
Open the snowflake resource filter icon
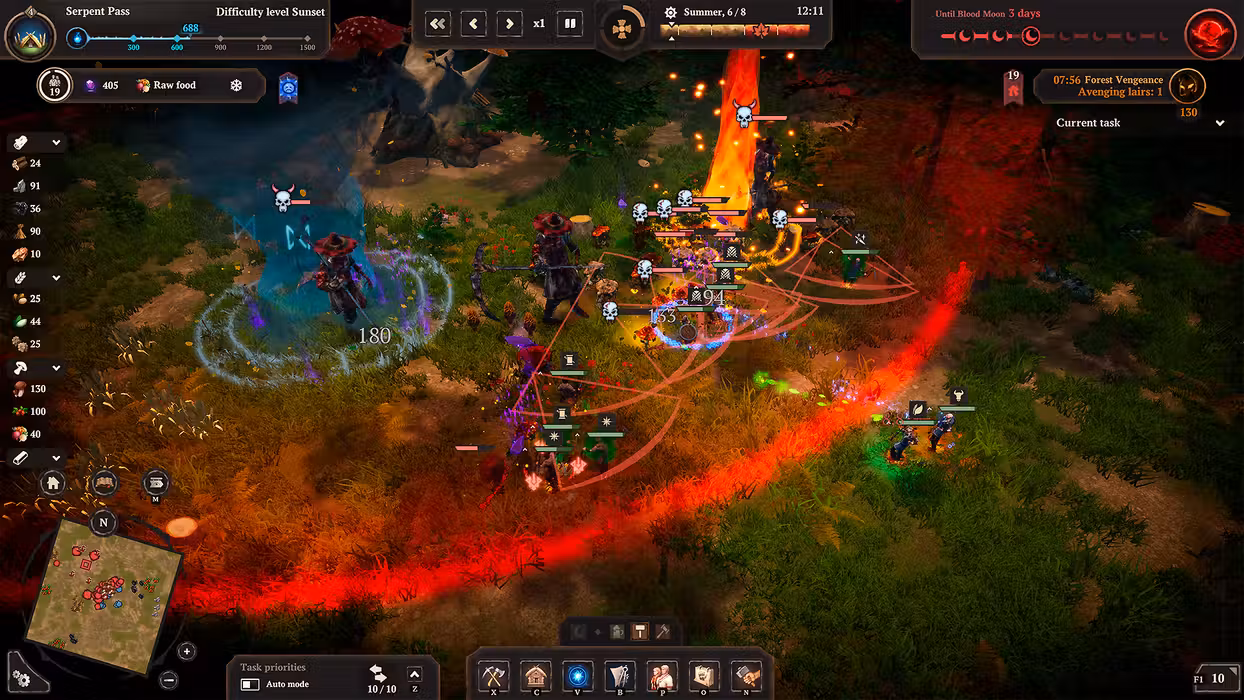pos(237,86)
